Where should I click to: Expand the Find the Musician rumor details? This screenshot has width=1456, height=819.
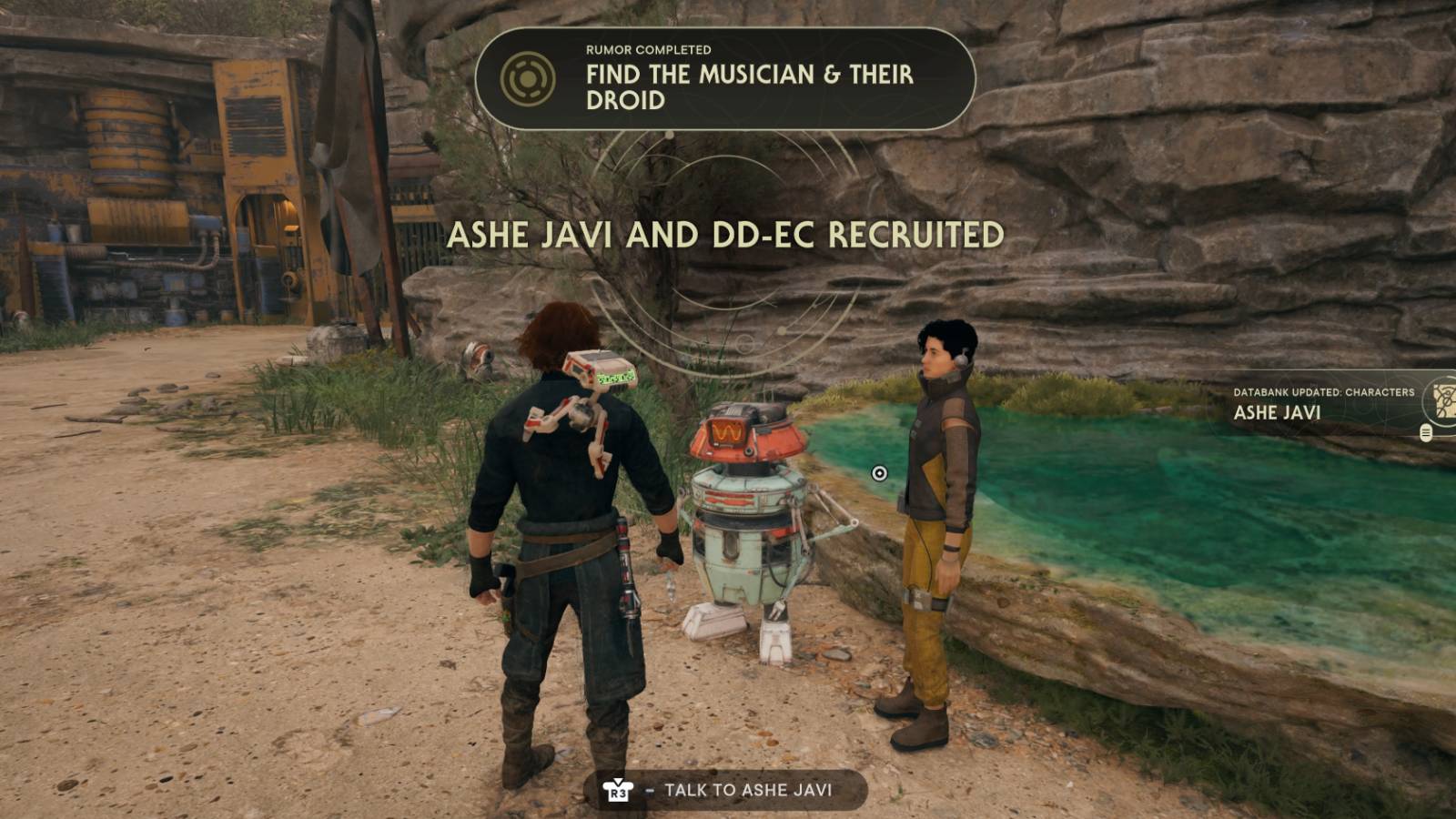pyautogui.click(x=737, y=87)
